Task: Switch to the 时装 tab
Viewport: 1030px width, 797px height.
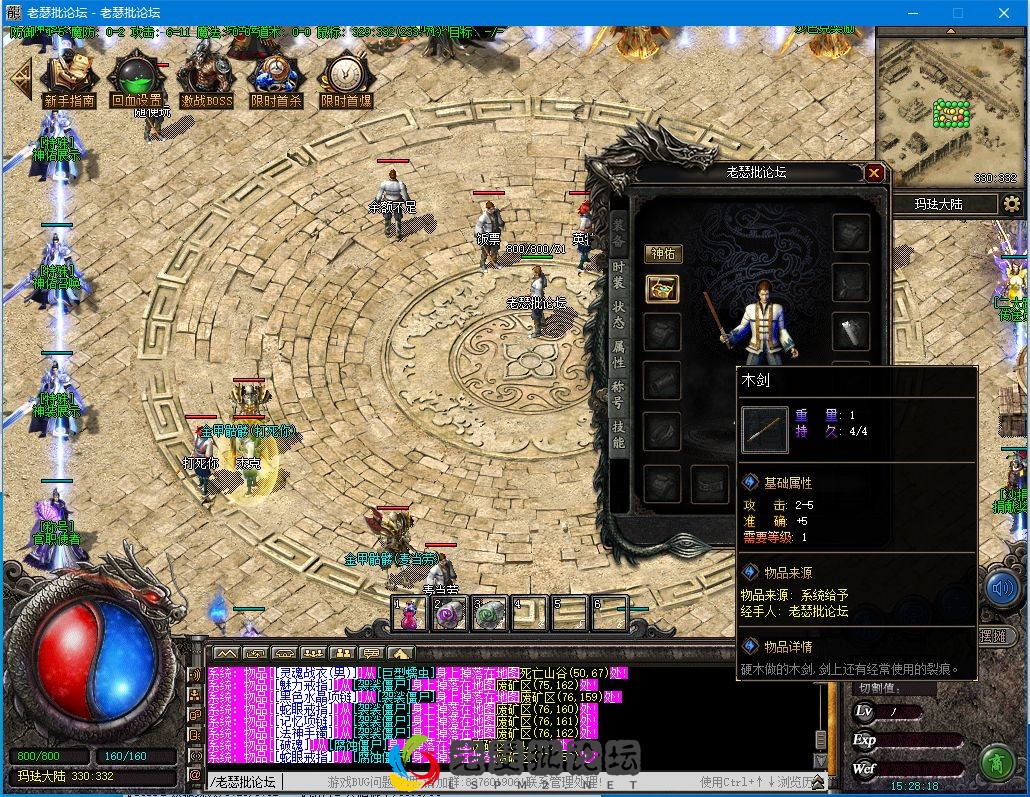Action: (619, 276)
